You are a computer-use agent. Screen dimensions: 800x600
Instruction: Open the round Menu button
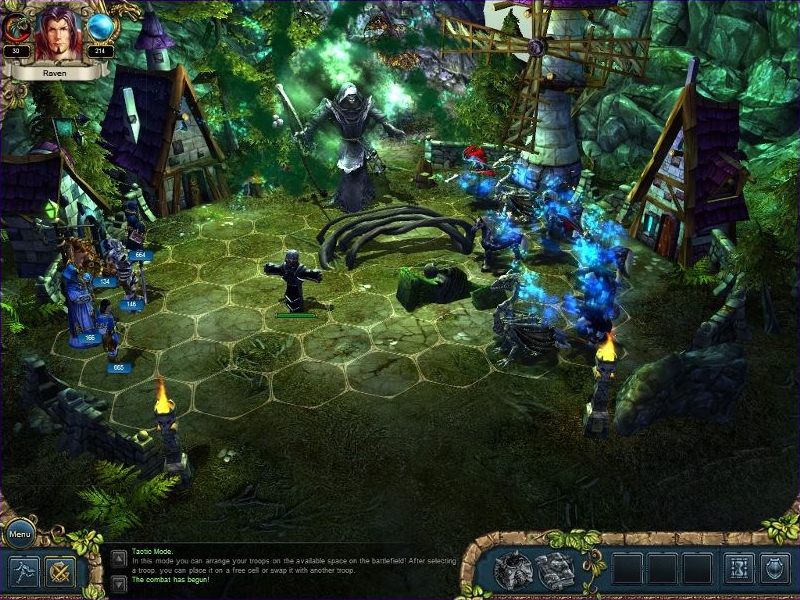[20, 533]
